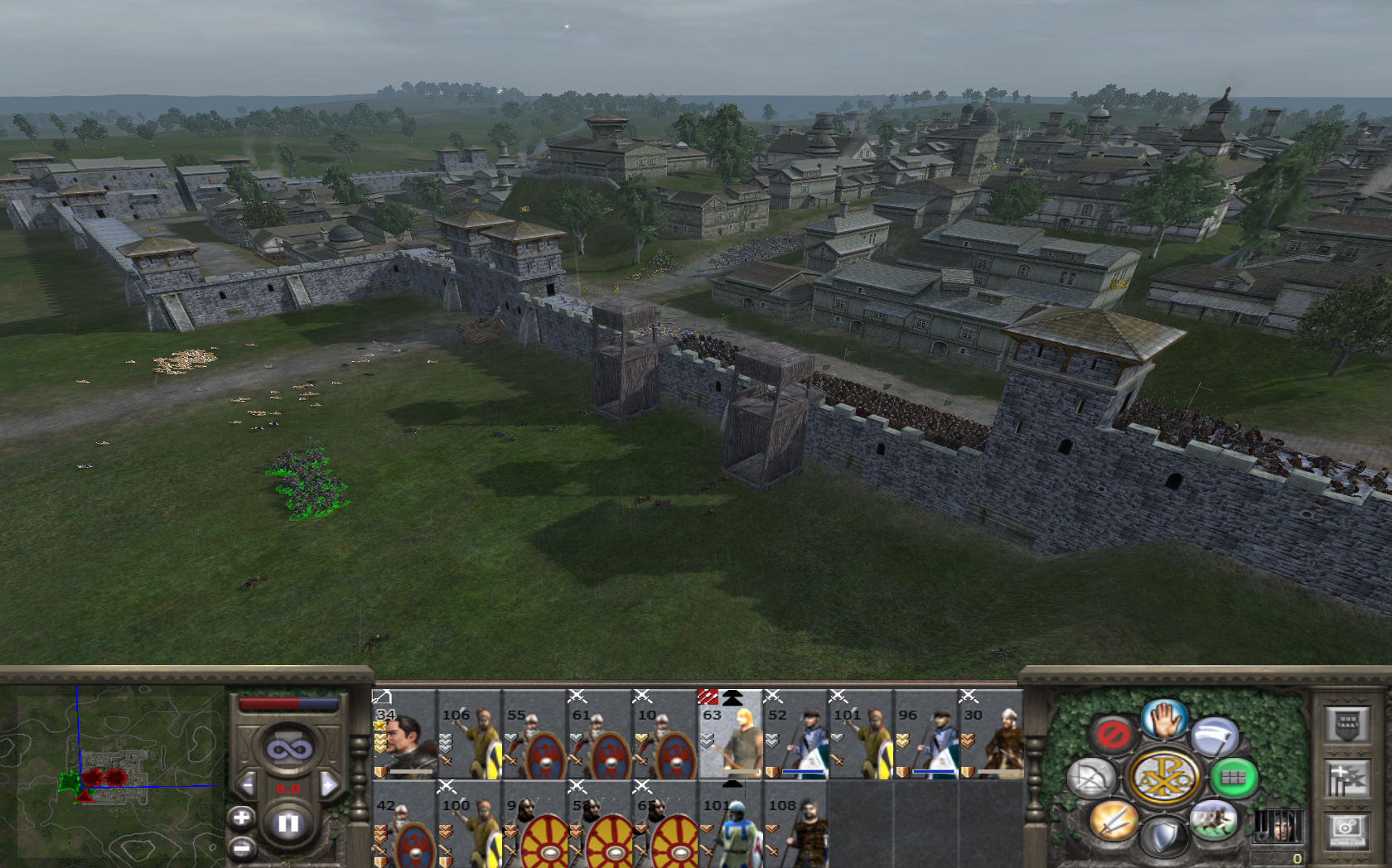Click the flaming sword command icon

[x=1113, y=820]
